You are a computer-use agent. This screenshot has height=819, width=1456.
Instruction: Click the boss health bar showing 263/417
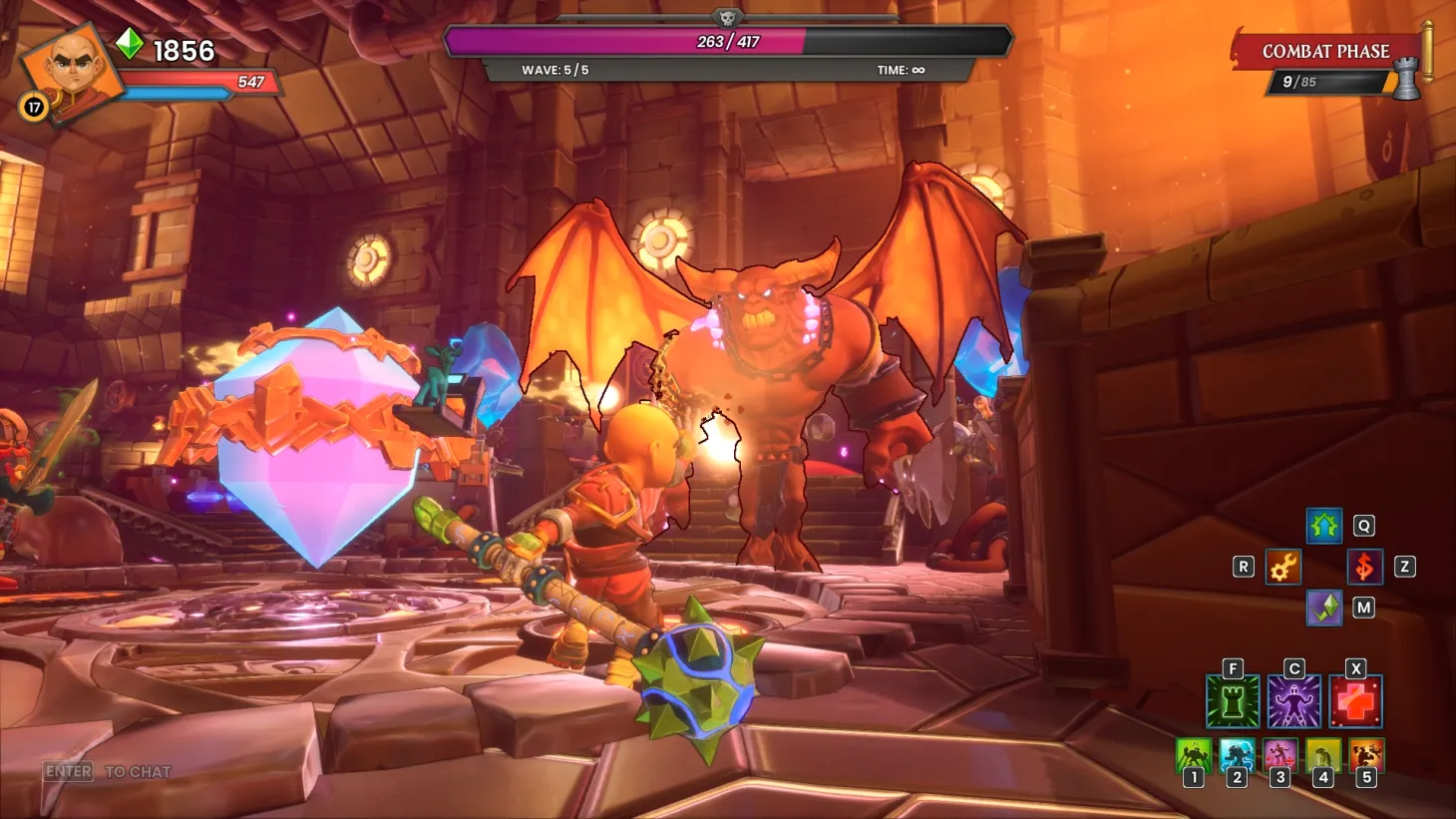click(727, 40)
